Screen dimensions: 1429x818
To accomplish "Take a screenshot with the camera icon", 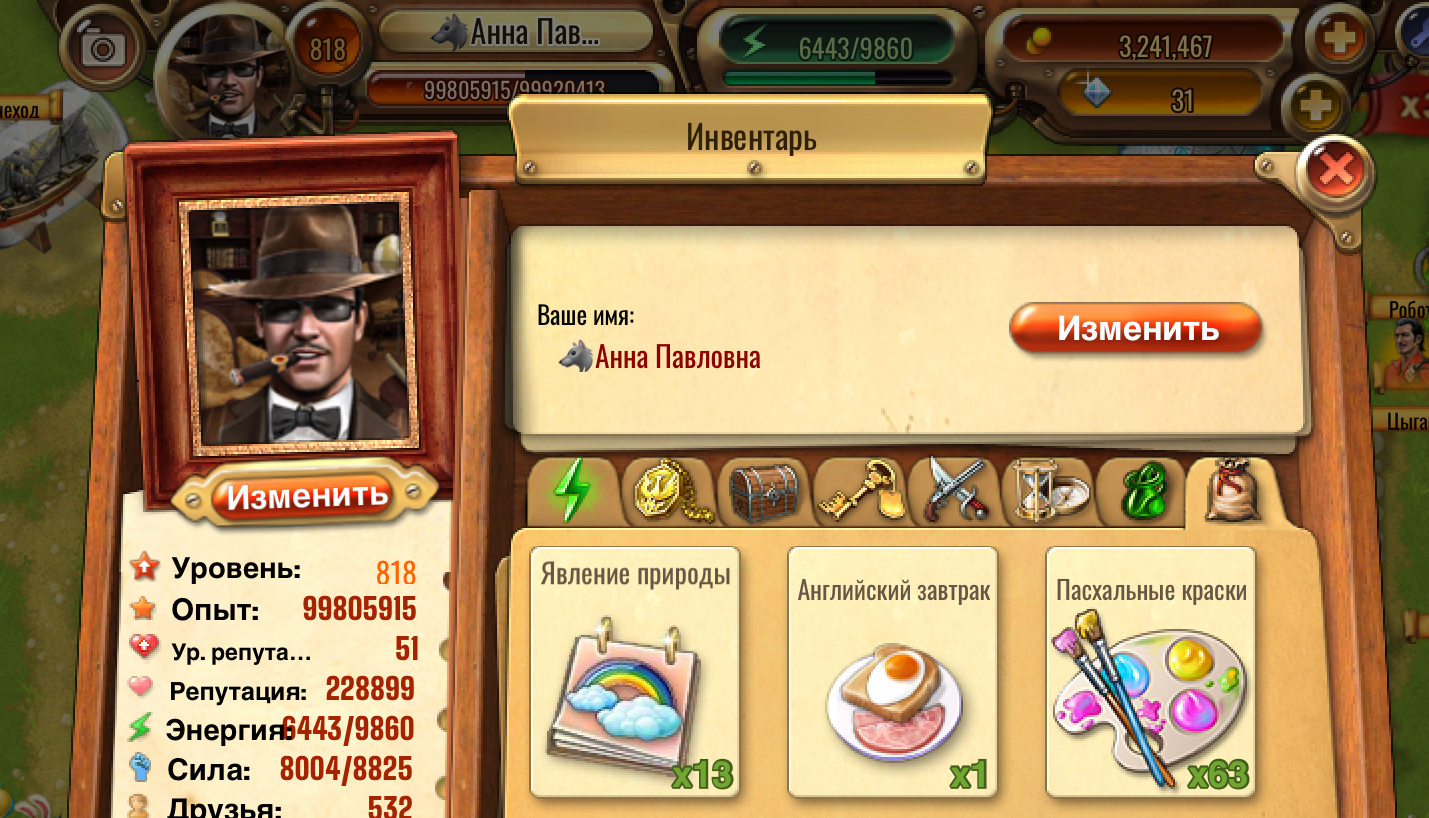I will coord(100,47).
